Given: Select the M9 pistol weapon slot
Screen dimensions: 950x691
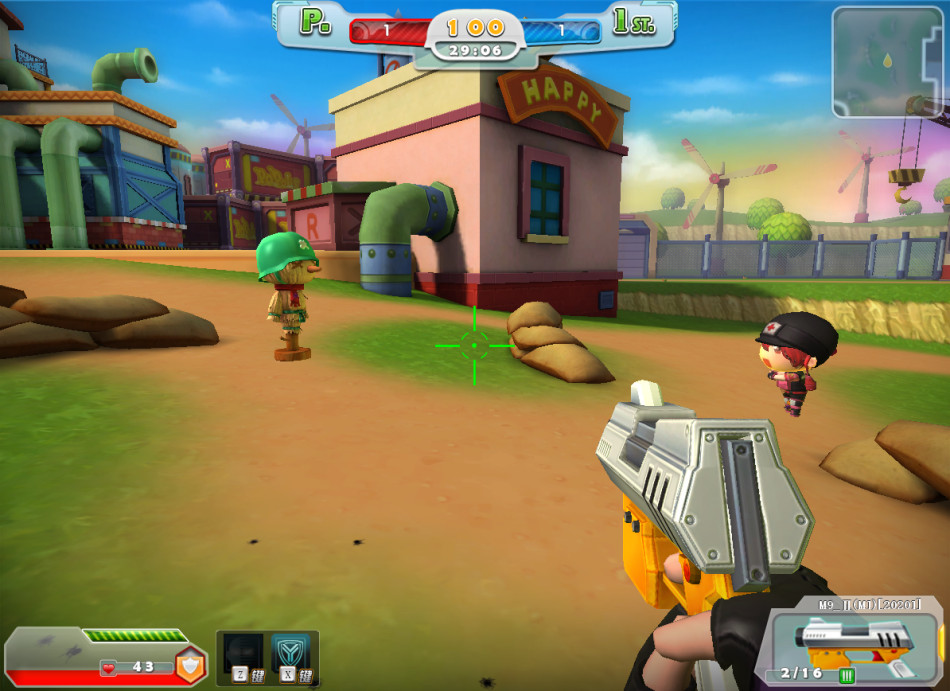Looking at the screenshot, I should click(x=850, y=639).
